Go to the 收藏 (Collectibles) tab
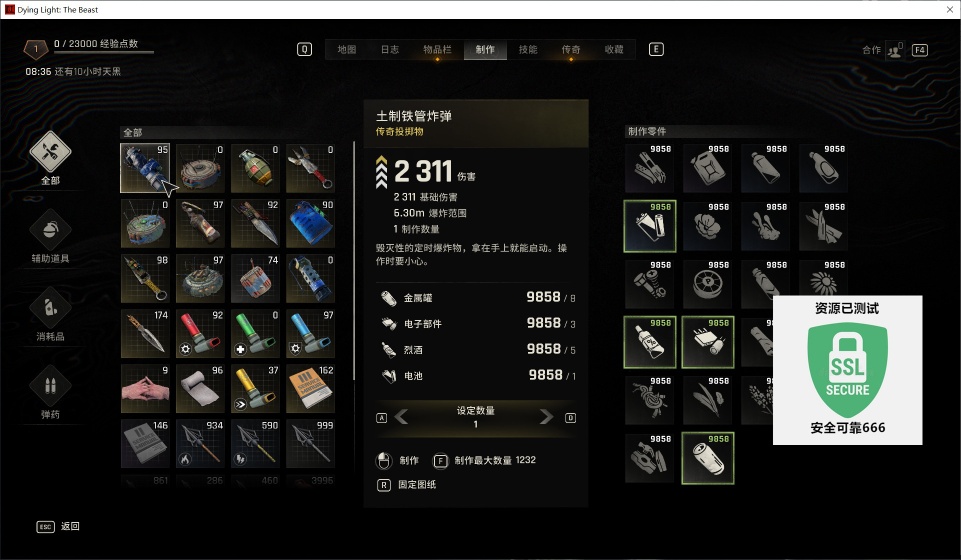961x560 pixels. click(614, 49)
